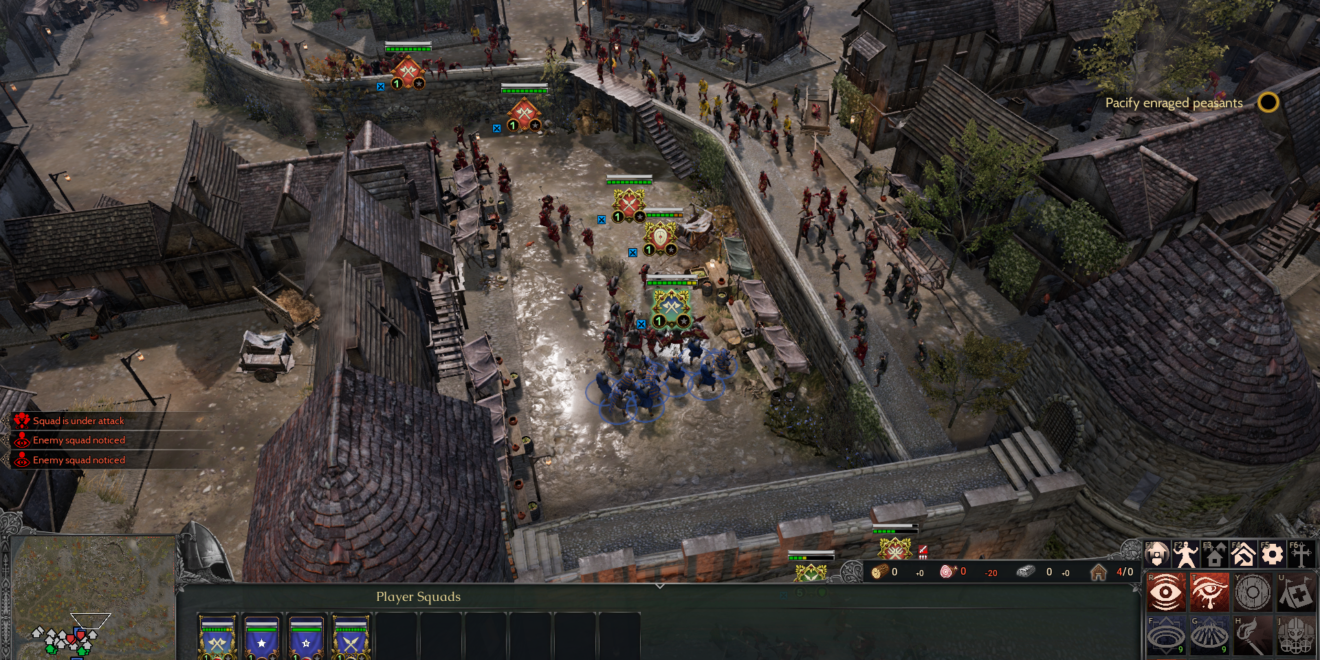Activate the weeping eye ability
Image resolution: width=1320 pixels, height=660 pixels.
click(1209, 592)
